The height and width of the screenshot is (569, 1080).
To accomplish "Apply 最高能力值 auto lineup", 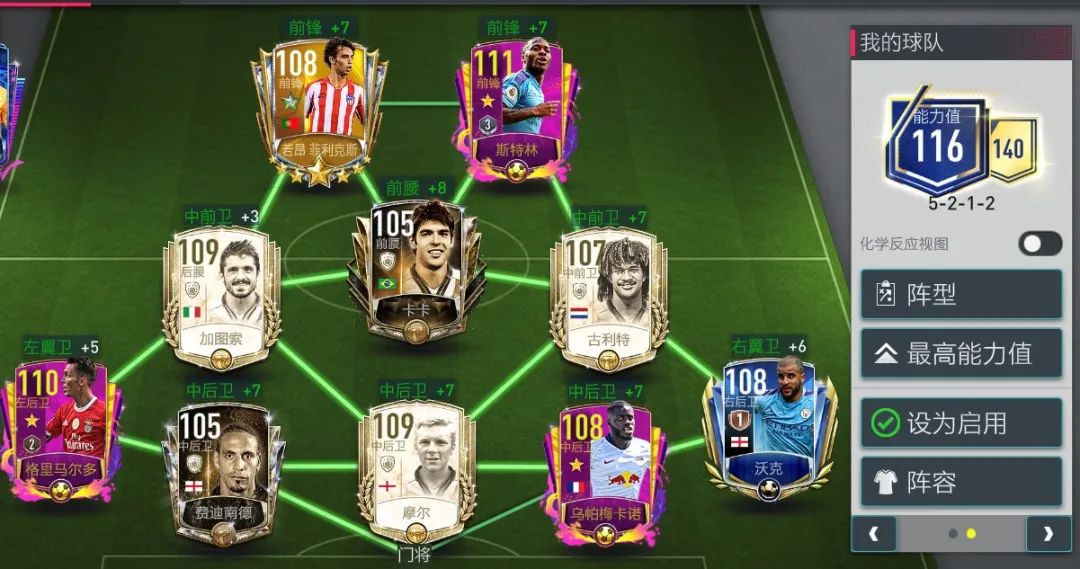I will pos(961,354).
